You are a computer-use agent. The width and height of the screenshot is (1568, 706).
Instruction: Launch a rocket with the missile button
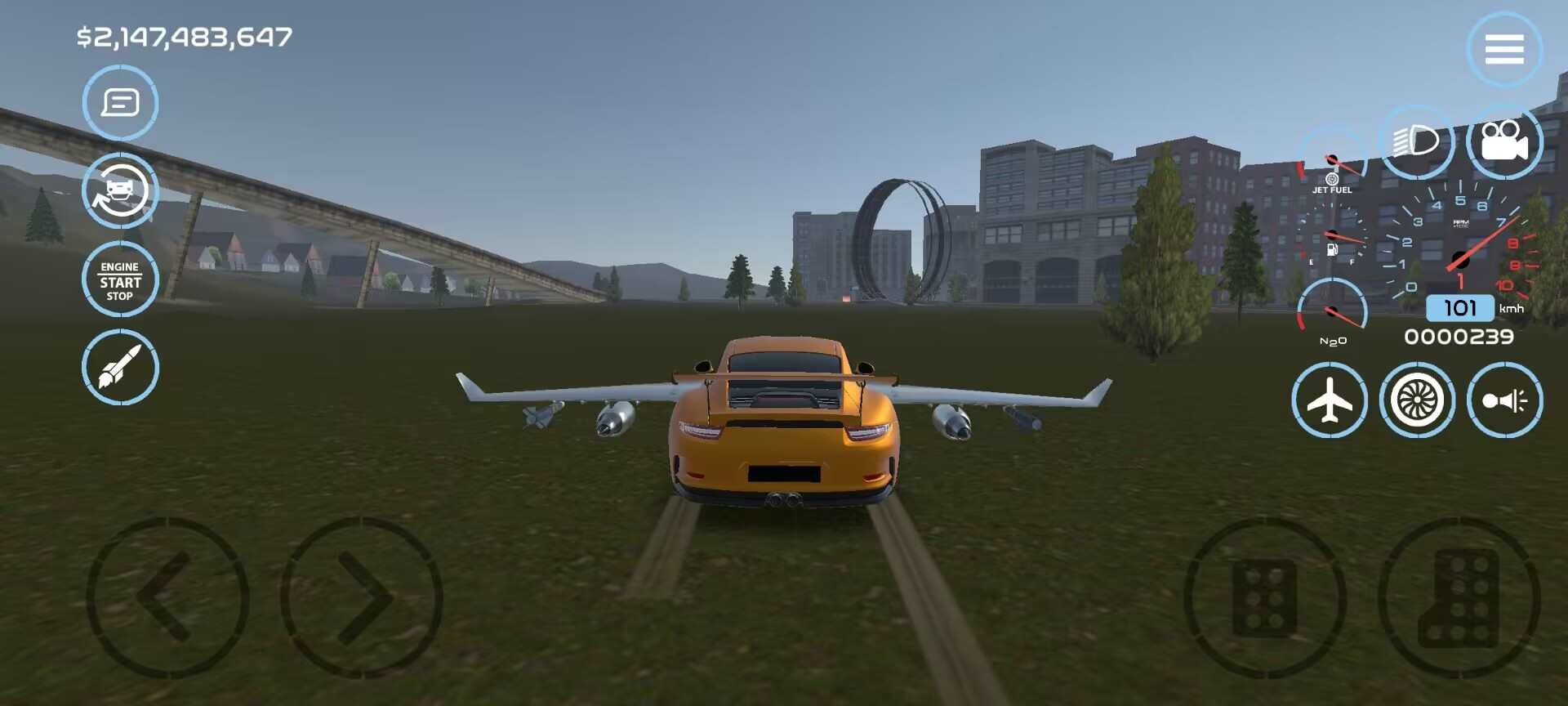[x=120, y=367]
